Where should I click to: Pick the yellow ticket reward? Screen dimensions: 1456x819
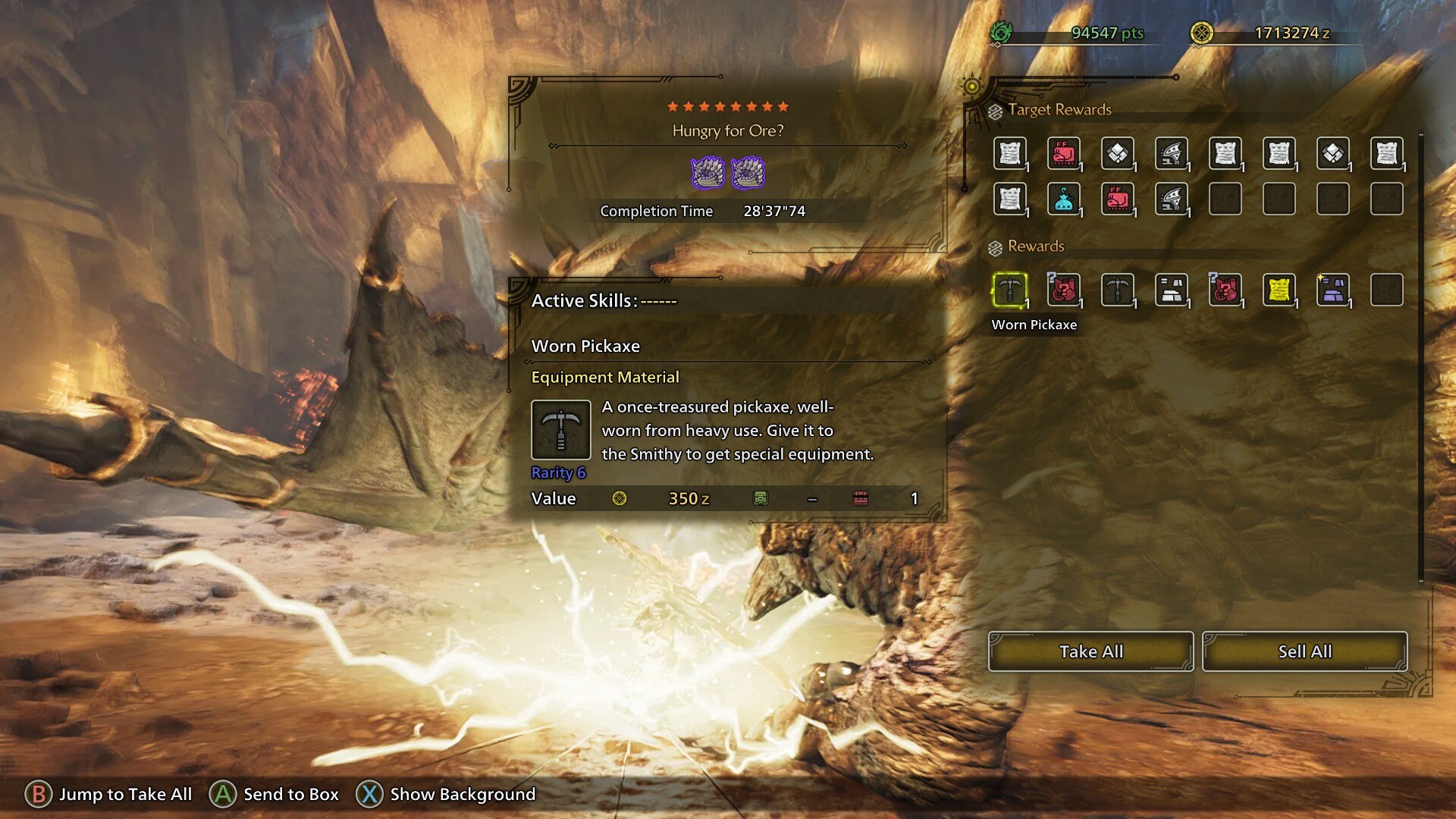[1279, 290]
